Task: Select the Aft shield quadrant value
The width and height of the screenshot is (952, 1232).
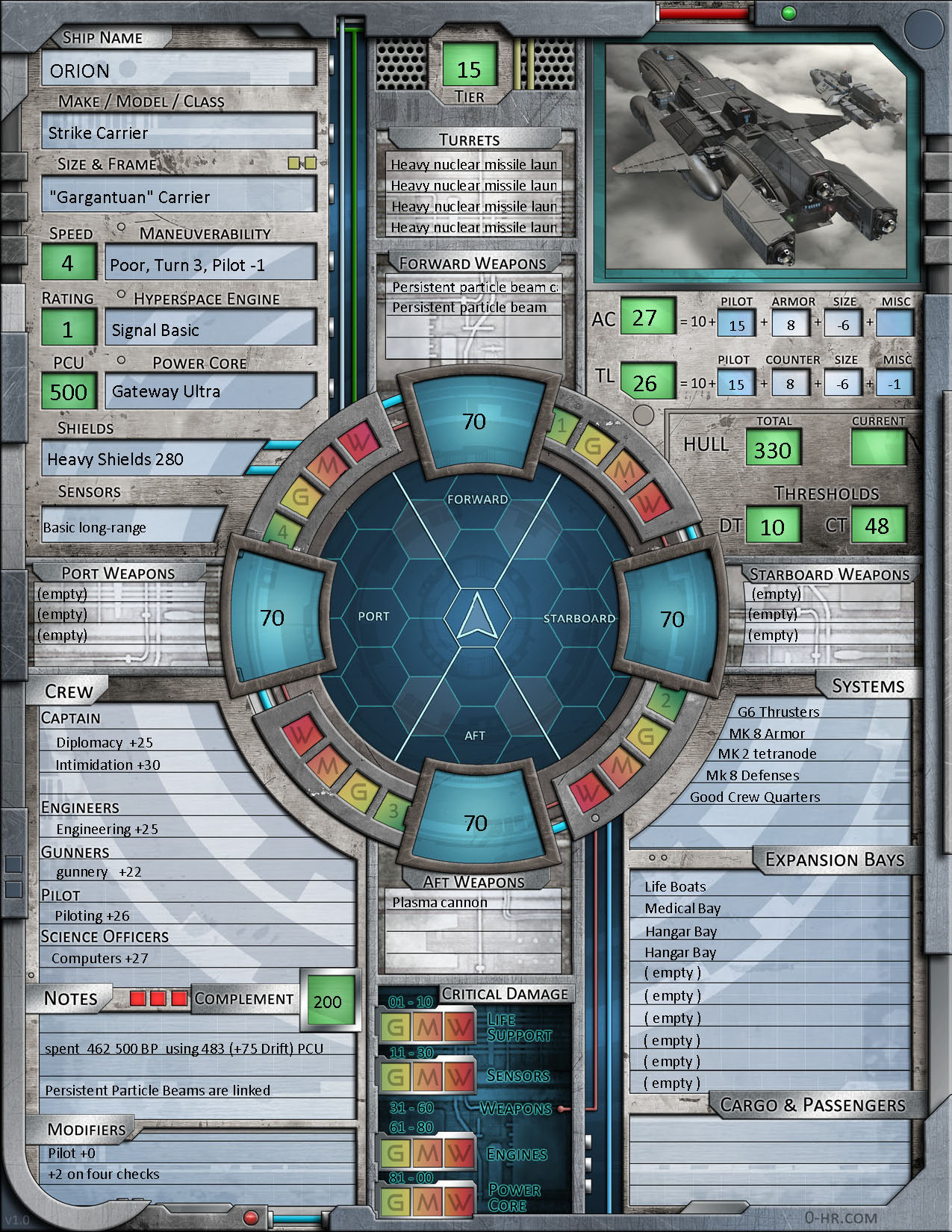Action: pos(475,823)
